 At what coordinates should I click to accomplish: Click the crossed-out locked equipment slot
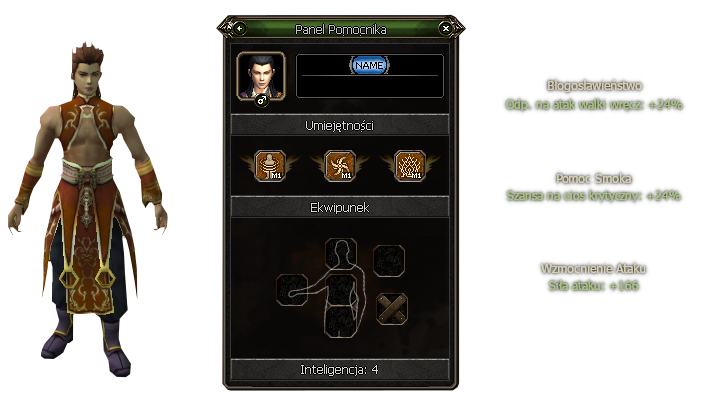click(391, 308)
